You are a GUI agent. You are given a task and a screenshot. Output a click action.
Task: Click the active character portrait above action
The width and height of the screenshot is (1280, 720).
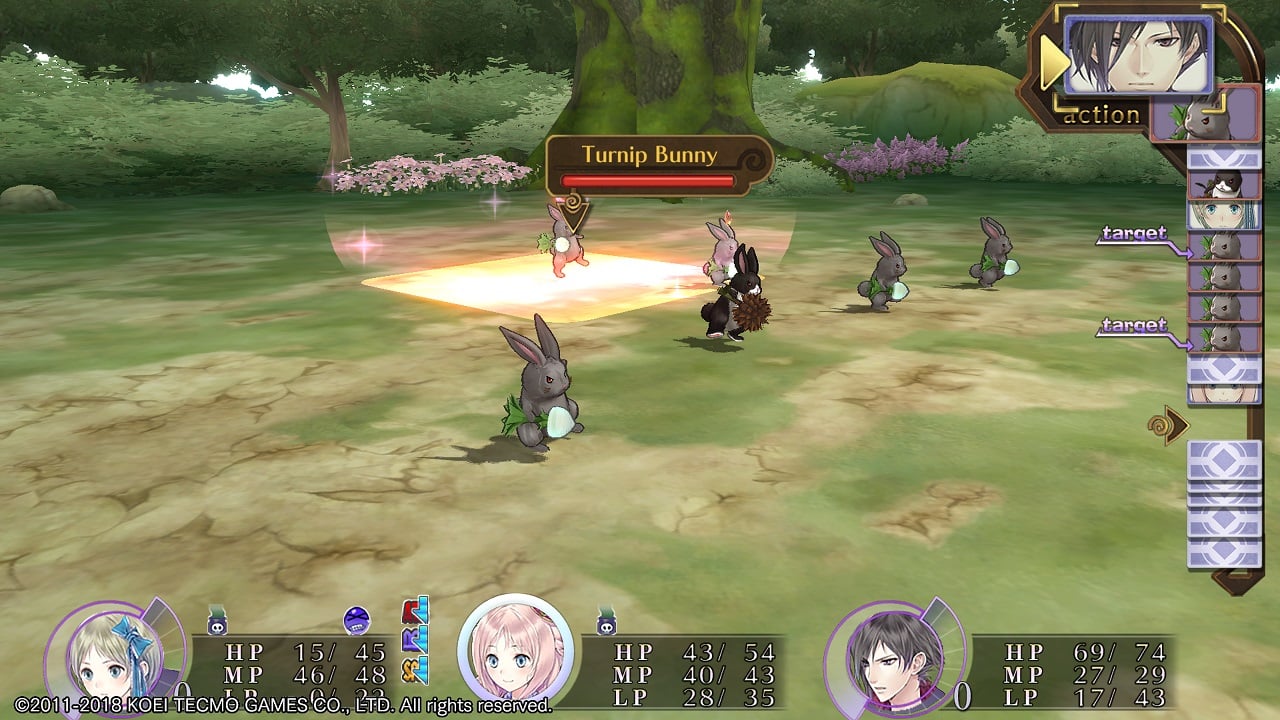(1137, 55)
